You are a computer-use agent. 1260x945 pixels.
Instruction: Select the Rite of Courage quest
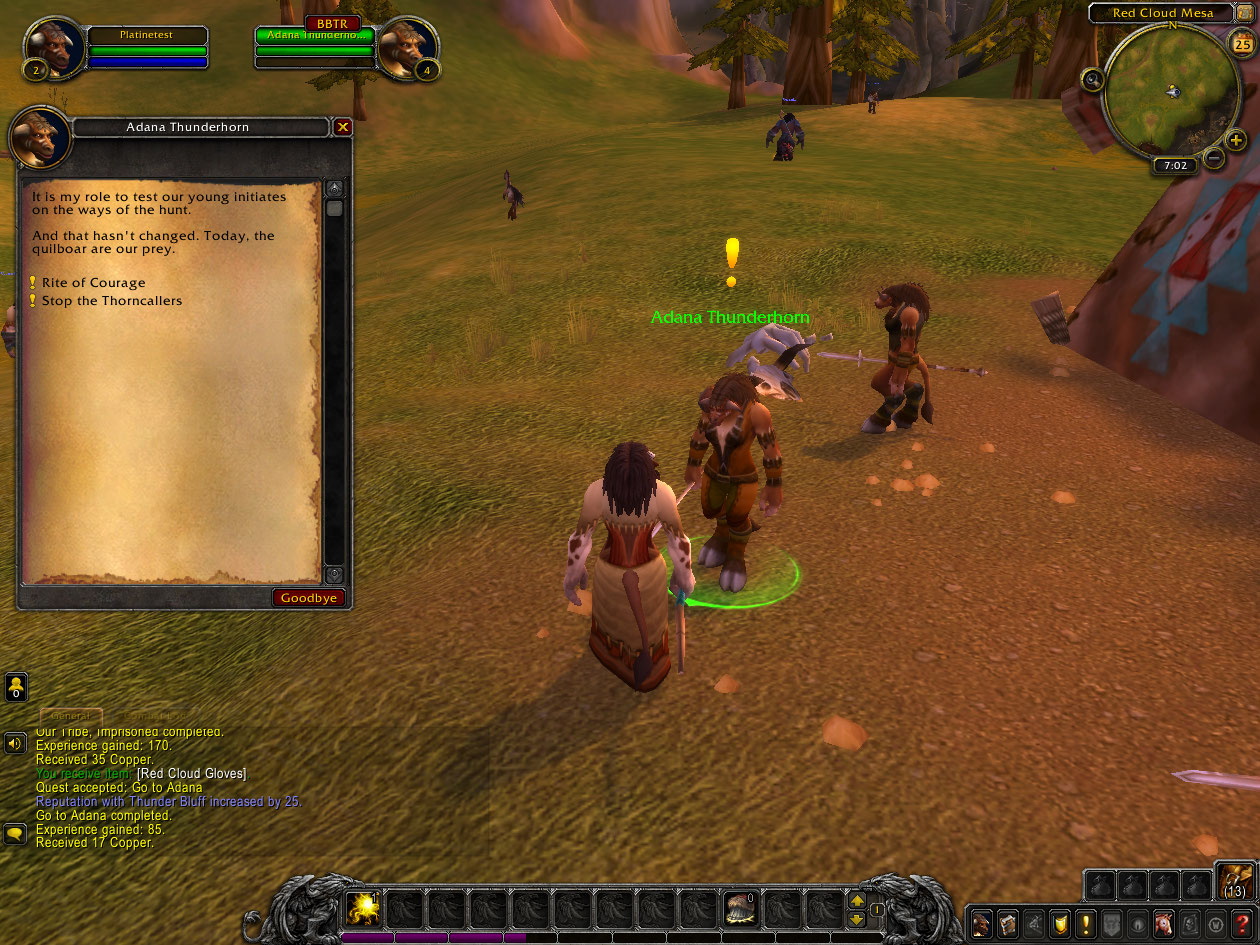tap(93, 283)
